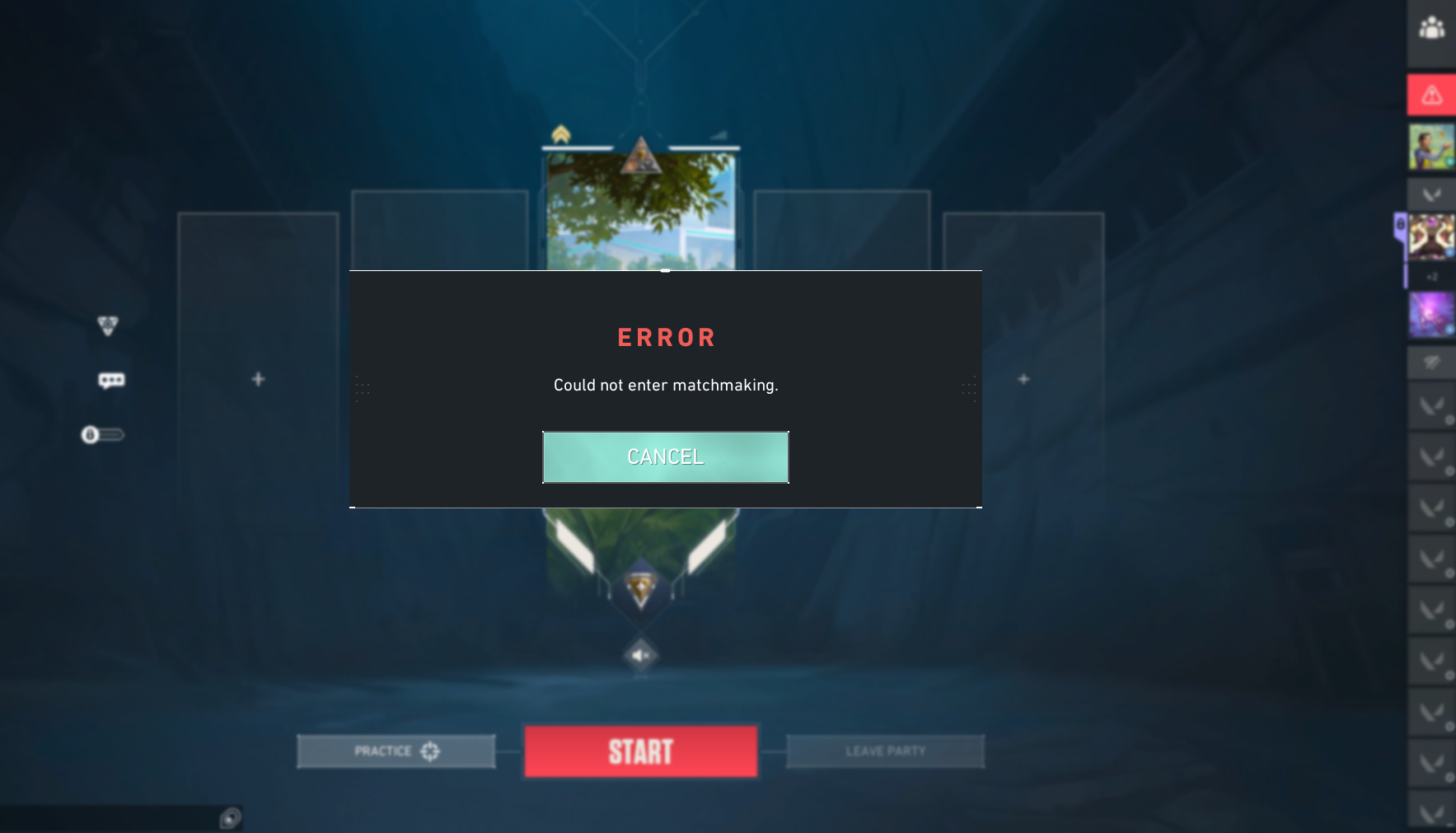The width and height of the screenshot is (1456, 833).
Task: Expand the +2 hidden party members
Action: [1430, 278]
